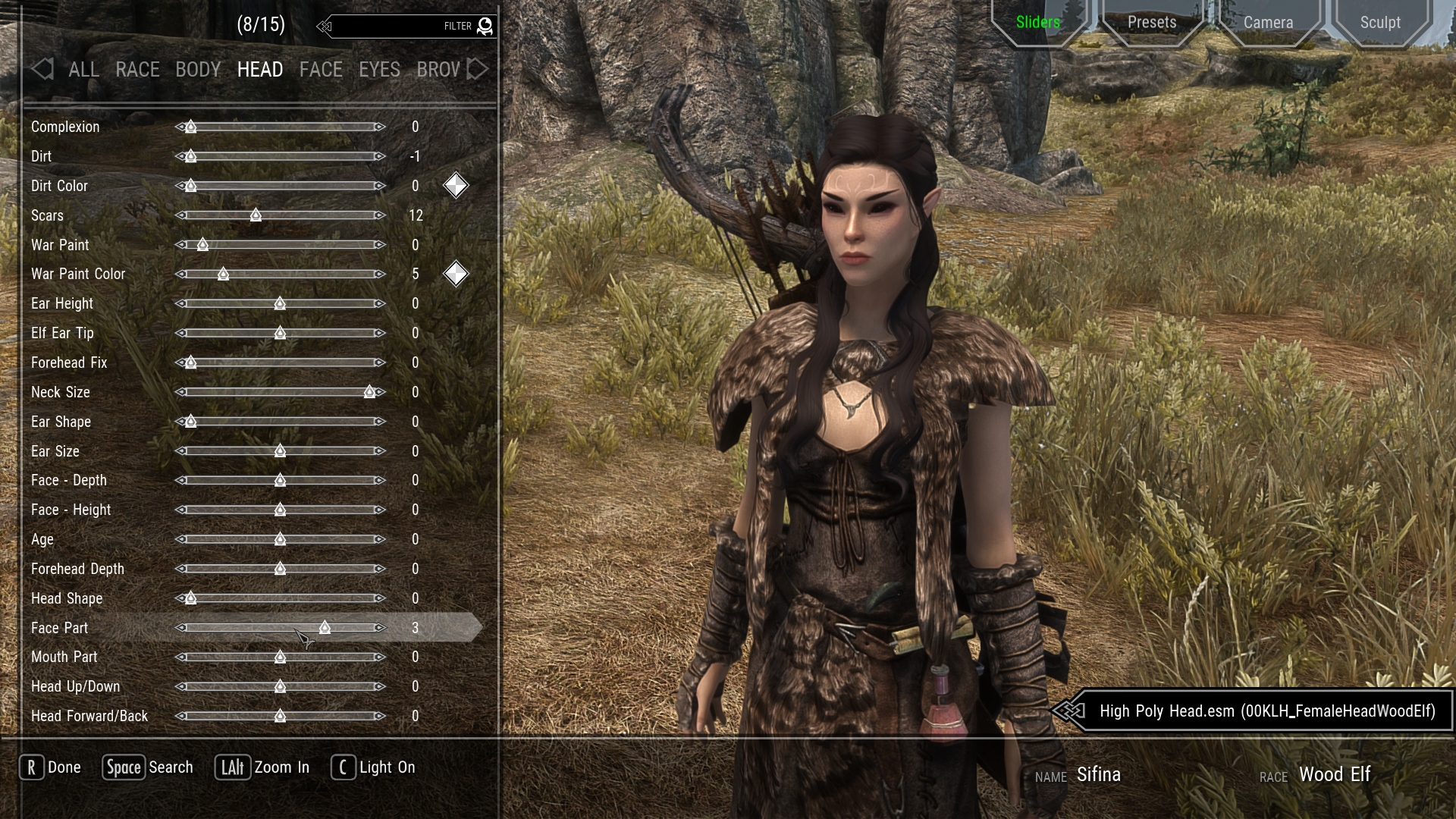Adjust the Complexion slider
The width and height of the screenshot is (1456, 819).
click(x=281, y=127)
